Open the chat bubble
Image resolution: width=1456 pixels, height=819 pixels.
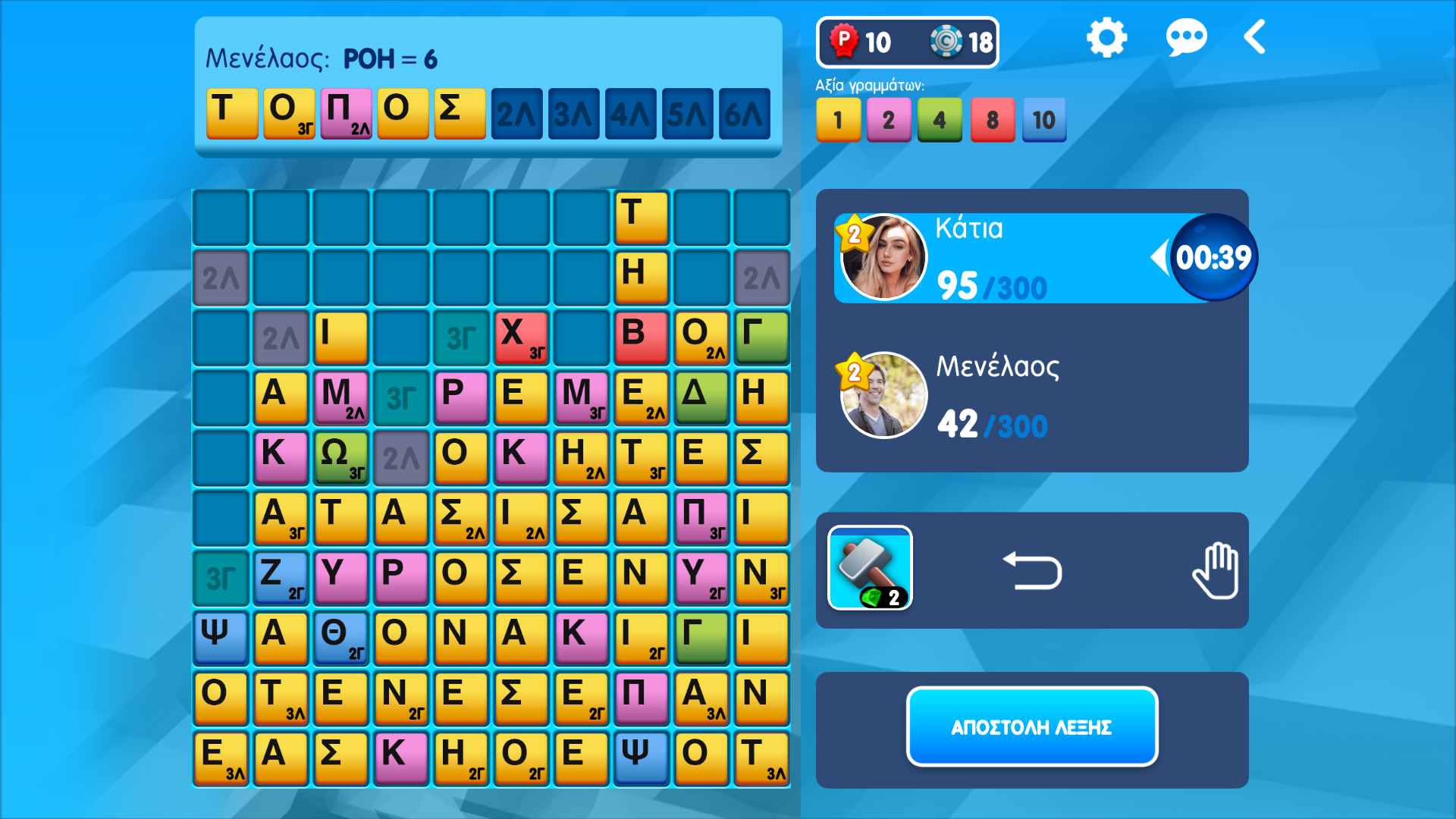click(1187, 36)
